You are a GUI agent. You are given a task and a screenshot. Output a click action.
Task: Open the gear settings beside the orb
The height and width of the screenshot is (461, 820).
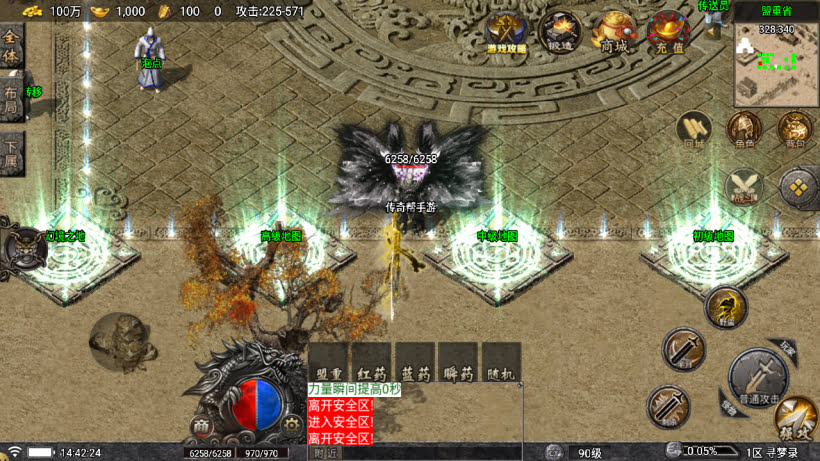pyautogui.click(x=291, y=424)
